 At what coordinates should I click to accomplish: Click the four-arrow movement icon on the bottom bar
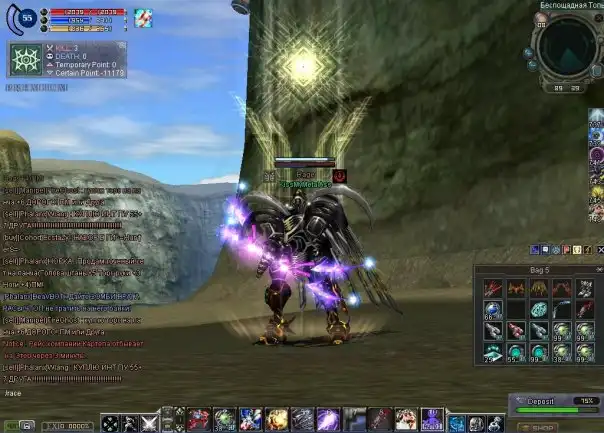(x=110, y=423)
